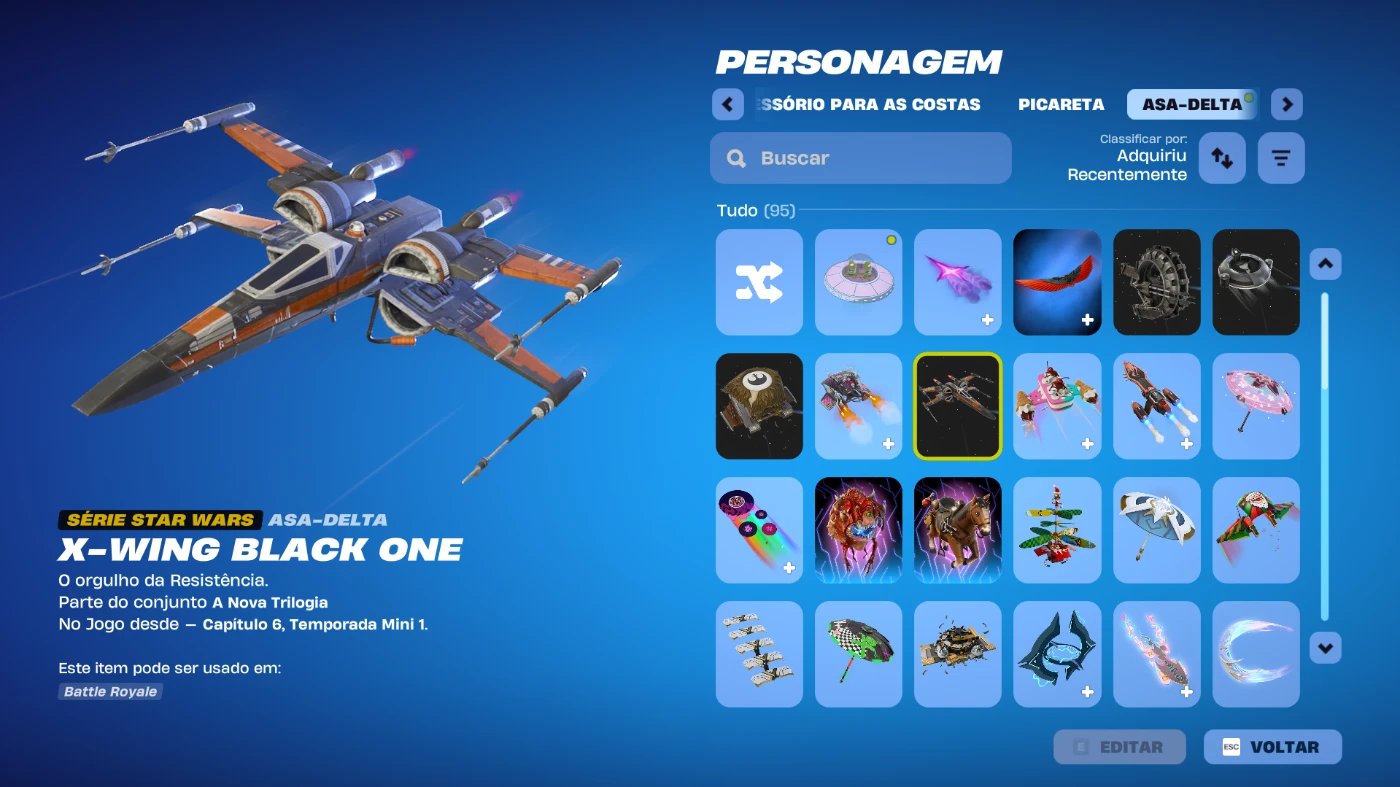Select the Asa-Delta tab
1400x787 pixels.
(x=1192, y=104)
